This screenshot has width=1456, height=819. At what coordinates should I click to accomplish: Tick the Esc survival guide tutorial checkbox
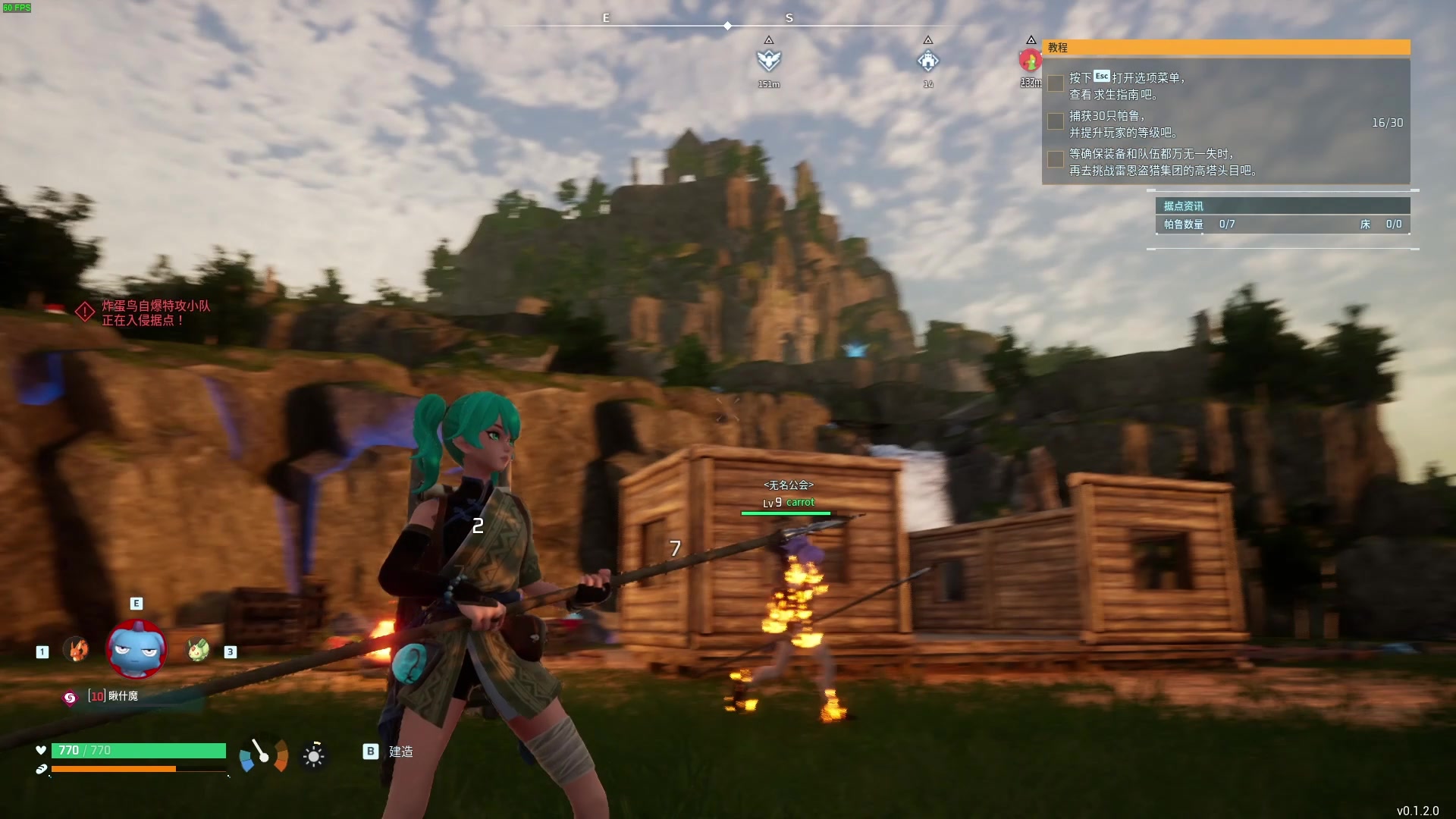click(1055, 83)
